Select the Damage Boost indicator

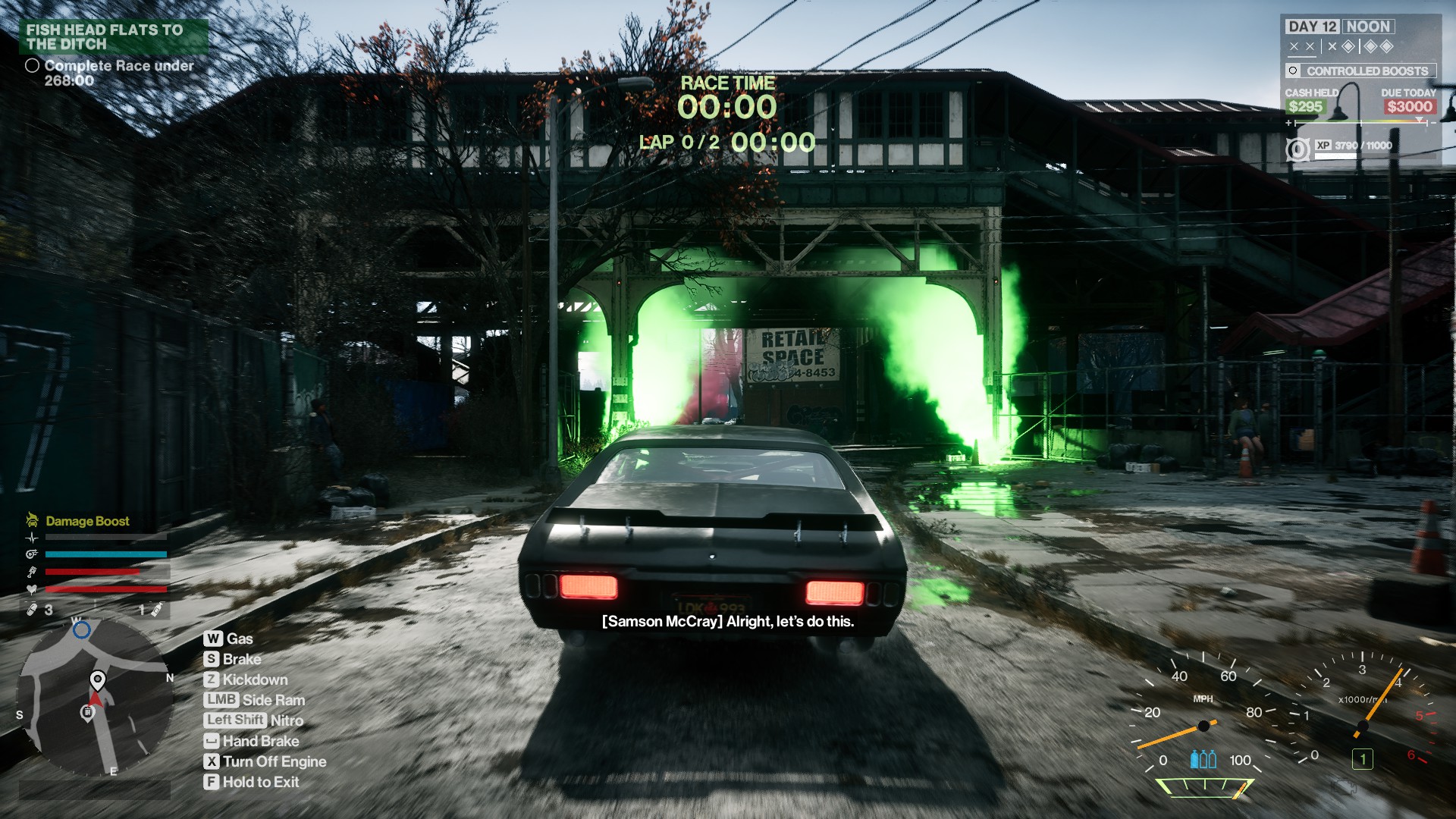(x=86, y=521)
